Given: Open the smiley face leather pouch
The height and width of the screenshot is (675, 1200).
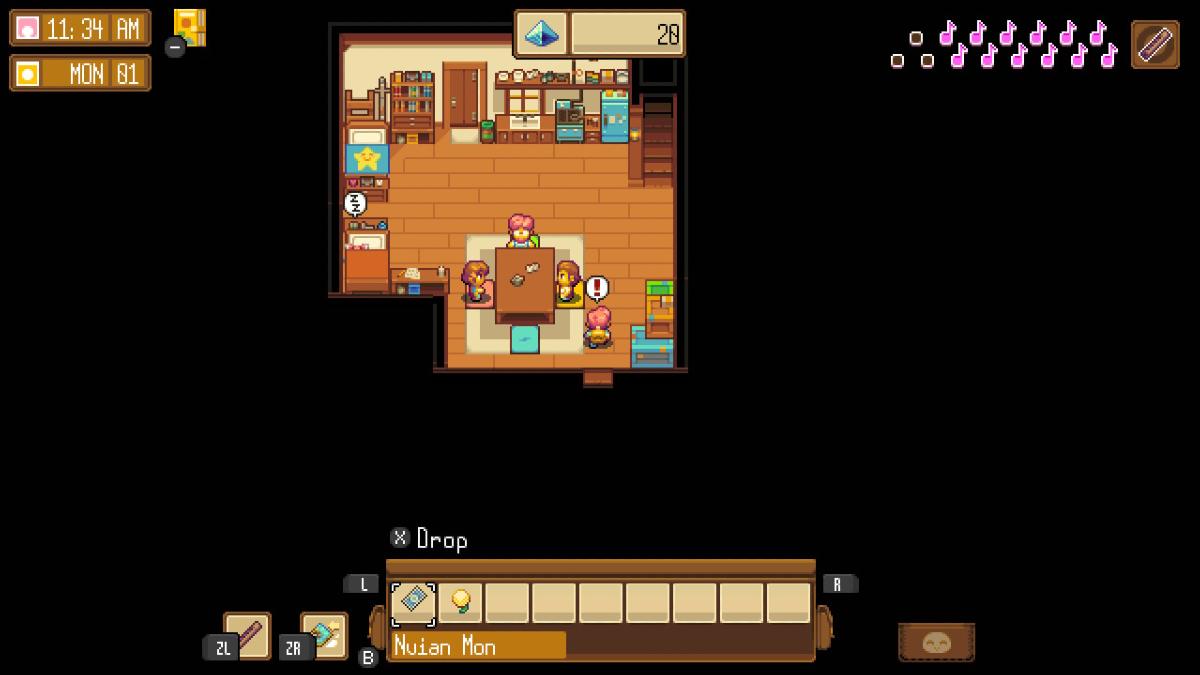Looking at the screenshot, I should coord(936,642).
